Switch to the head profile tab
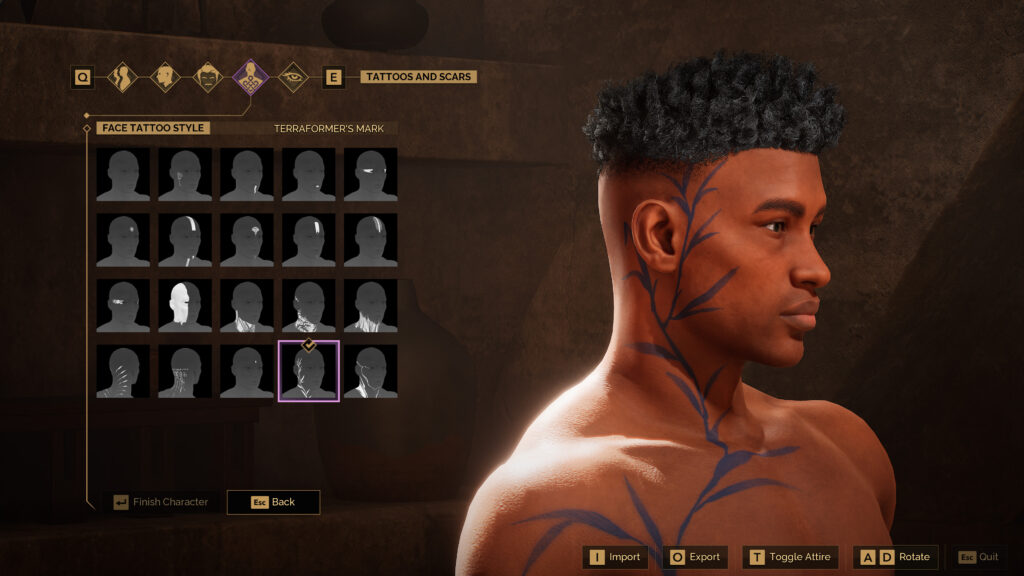The height and width of the screenshot is (576, 1024). point(165,77)
